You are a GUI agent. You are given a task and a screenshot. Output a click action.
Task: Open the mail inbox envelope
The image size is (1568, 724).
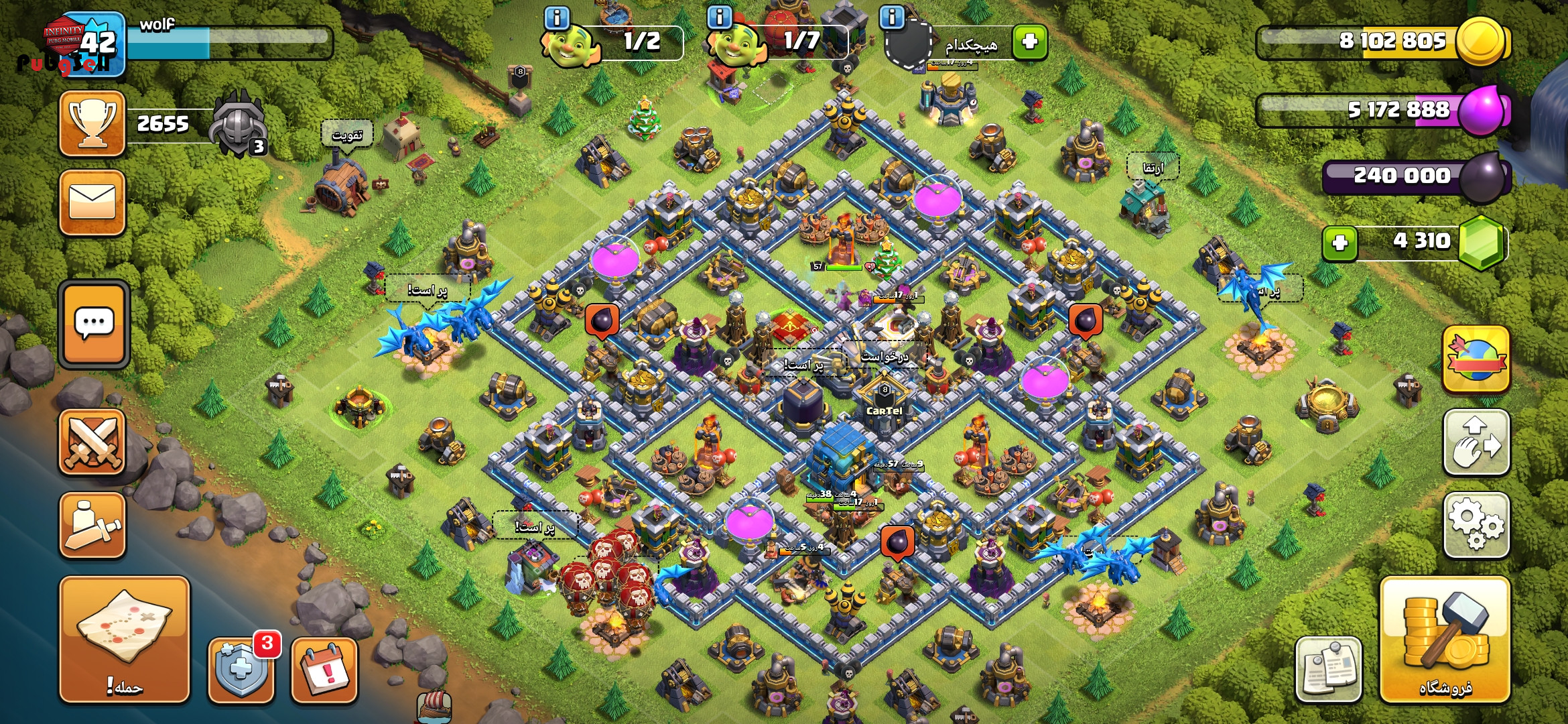coord(92,202)
